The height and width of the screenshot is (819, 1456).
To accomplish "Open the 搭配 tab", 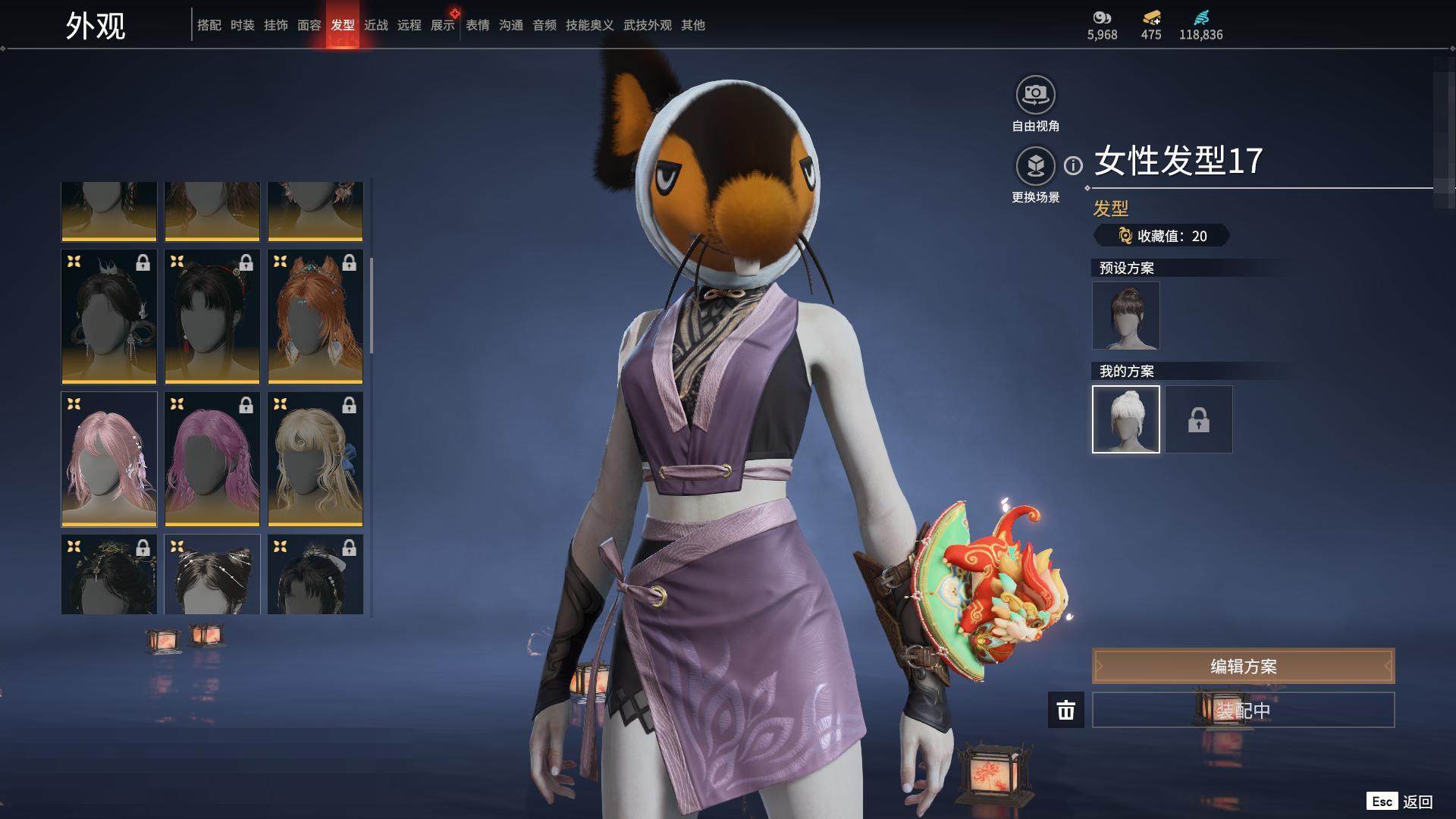I will (209, 25).
